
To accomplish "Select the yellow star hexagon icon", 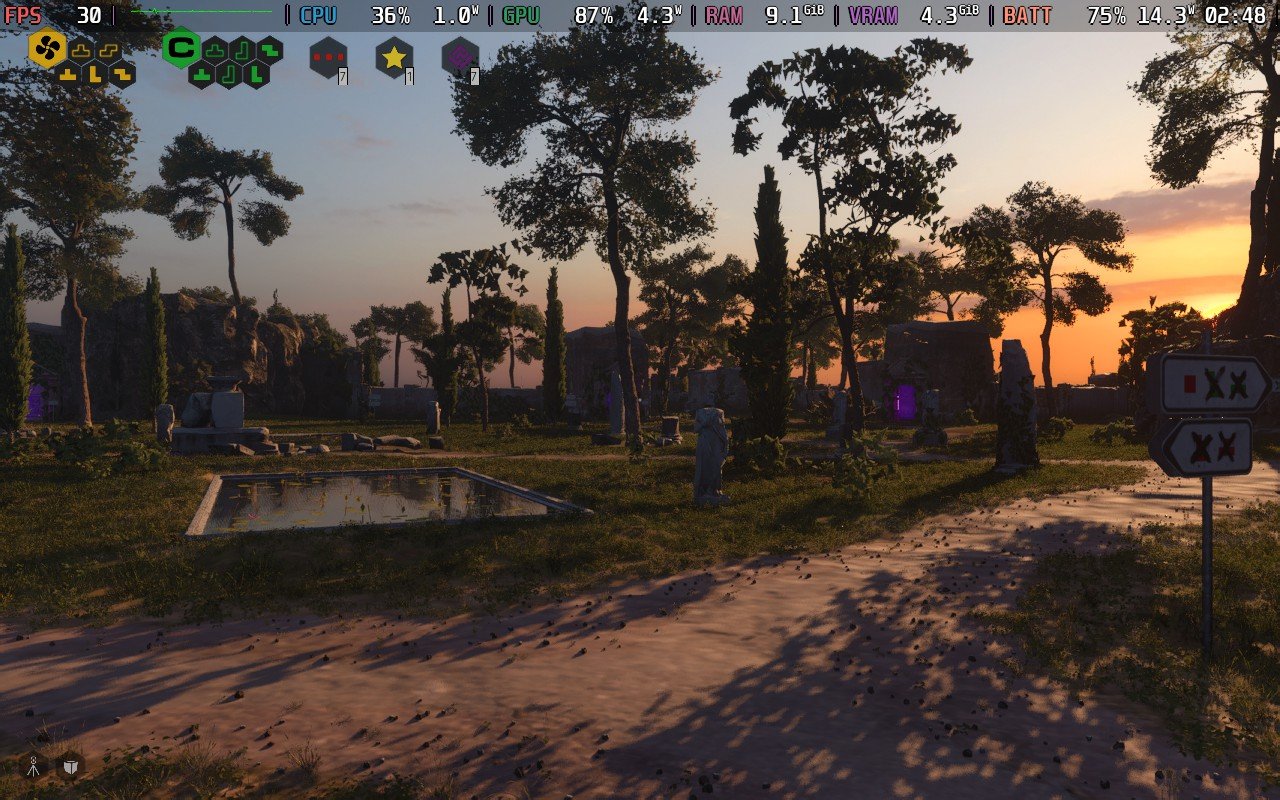I will (x=394, y=58).
